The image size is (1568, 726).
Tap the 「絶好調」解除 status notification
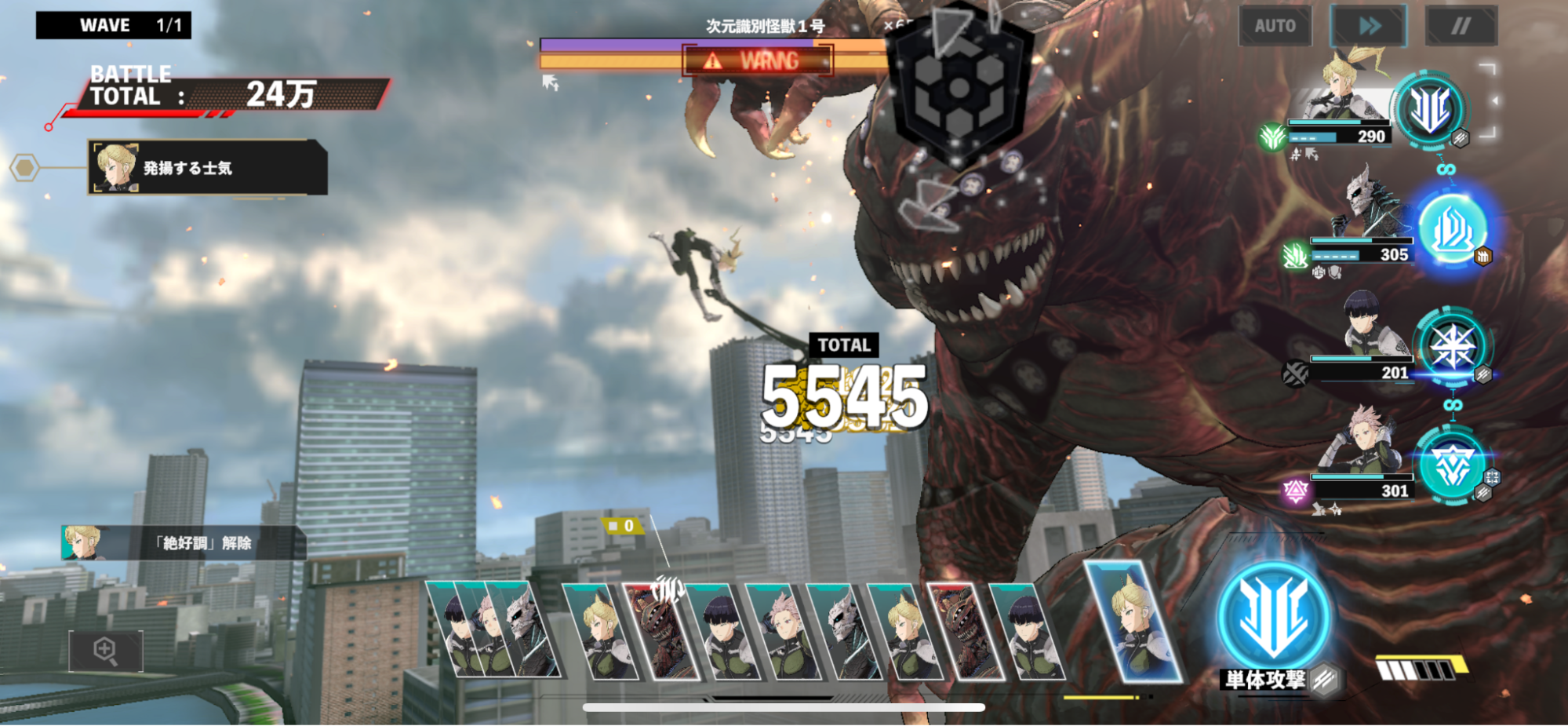tap(184, 543)
